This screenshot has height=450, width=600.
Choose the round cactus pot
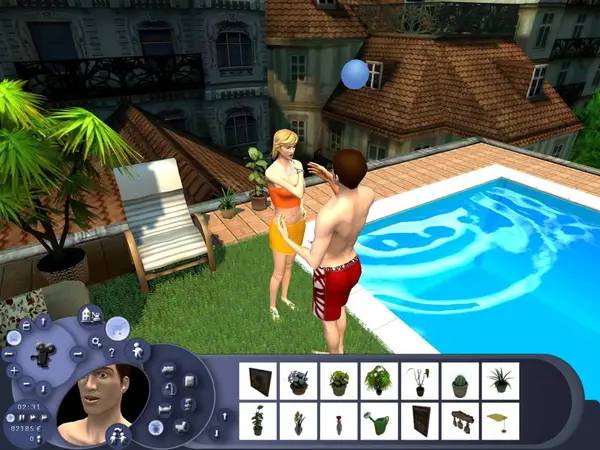[460, 381]
